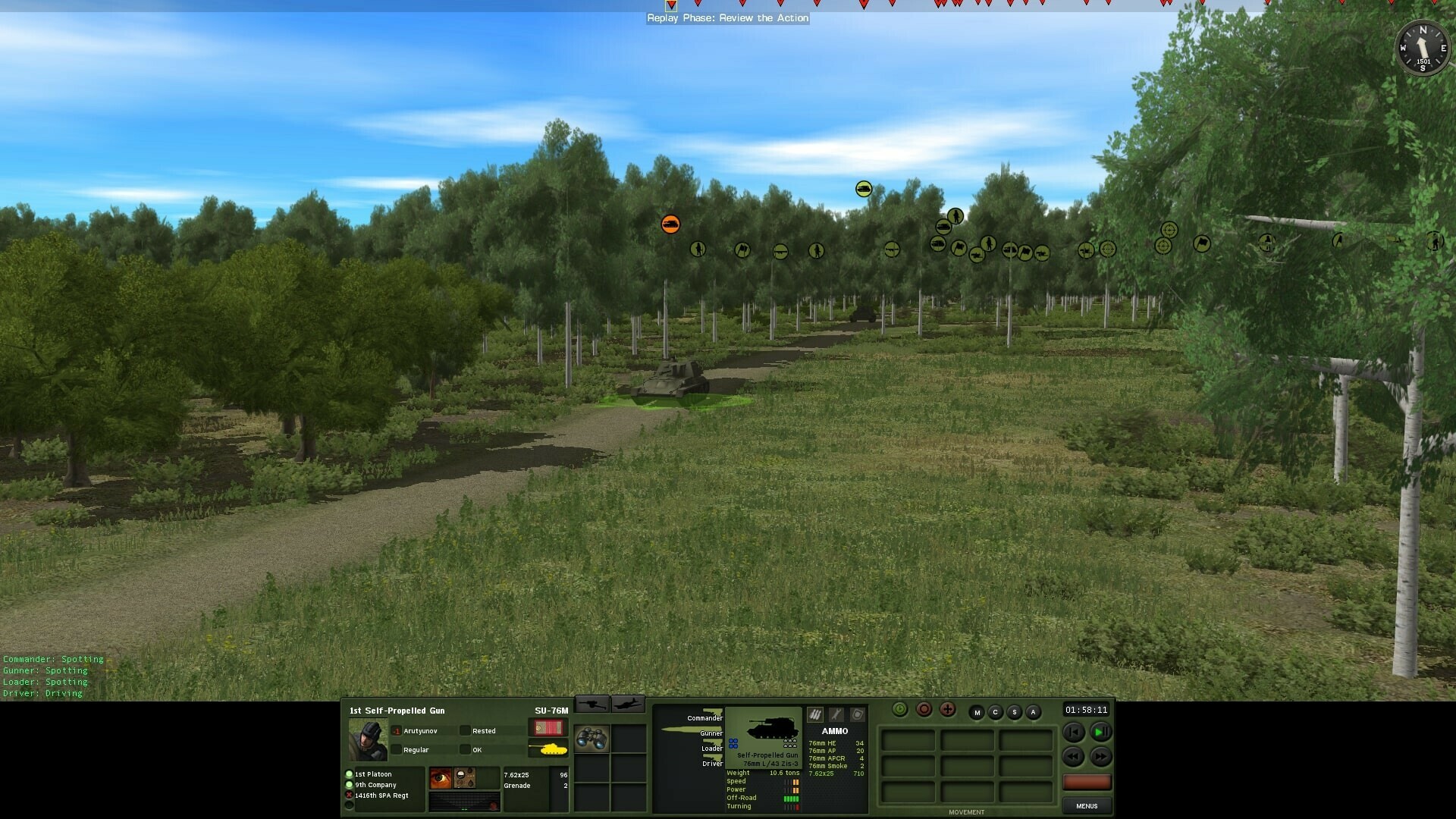1456x819 pixels.
Task: Click the shield armor icon
Action: pos(858,714)
